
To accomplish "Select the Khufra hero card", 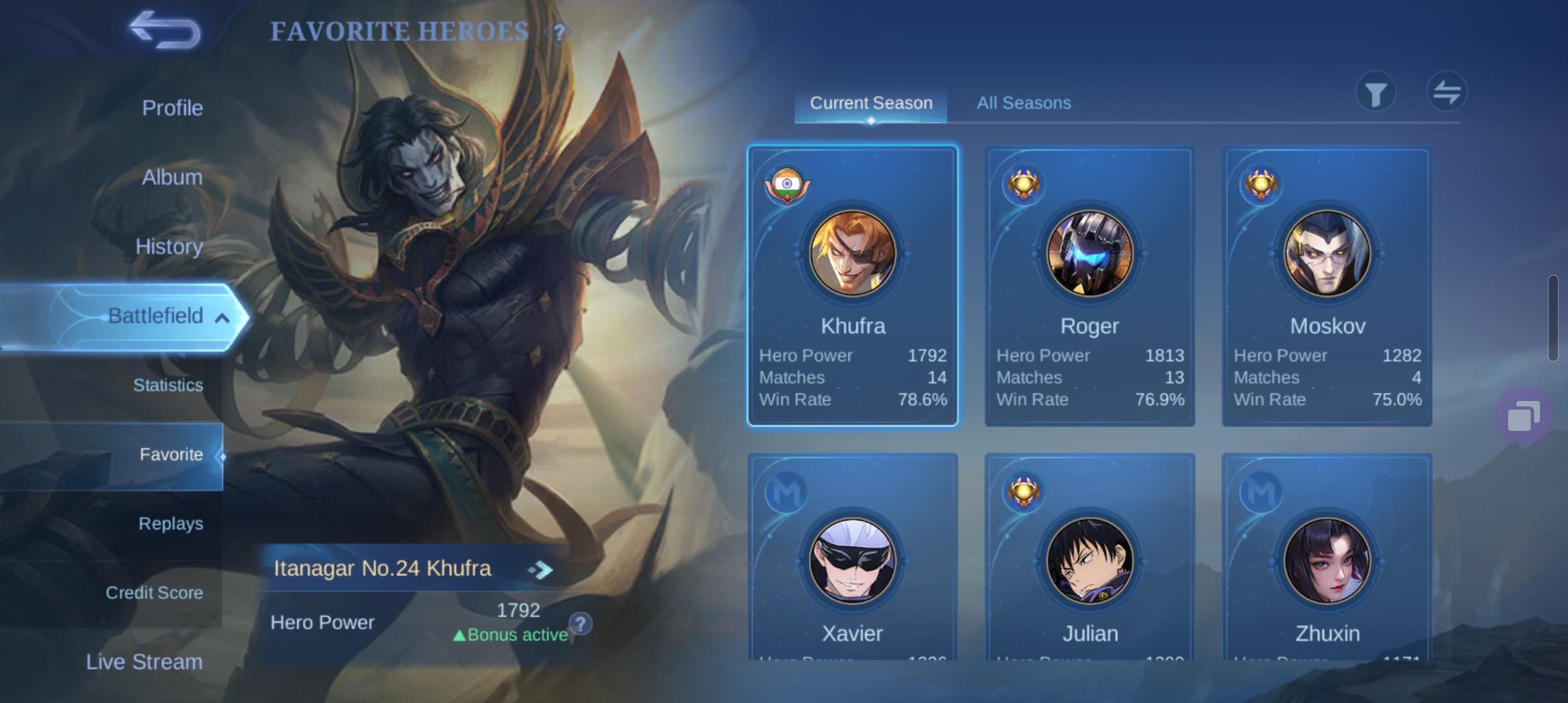I will coord(852,286).
